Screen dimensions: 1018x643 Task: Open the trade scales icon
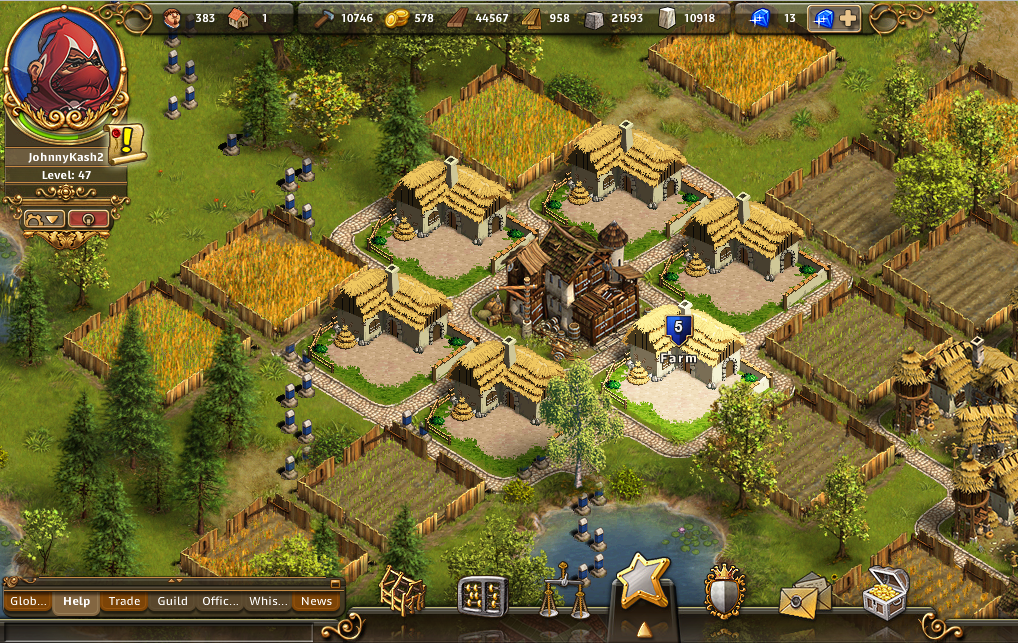pyautogui.click(x=560, y=592)
